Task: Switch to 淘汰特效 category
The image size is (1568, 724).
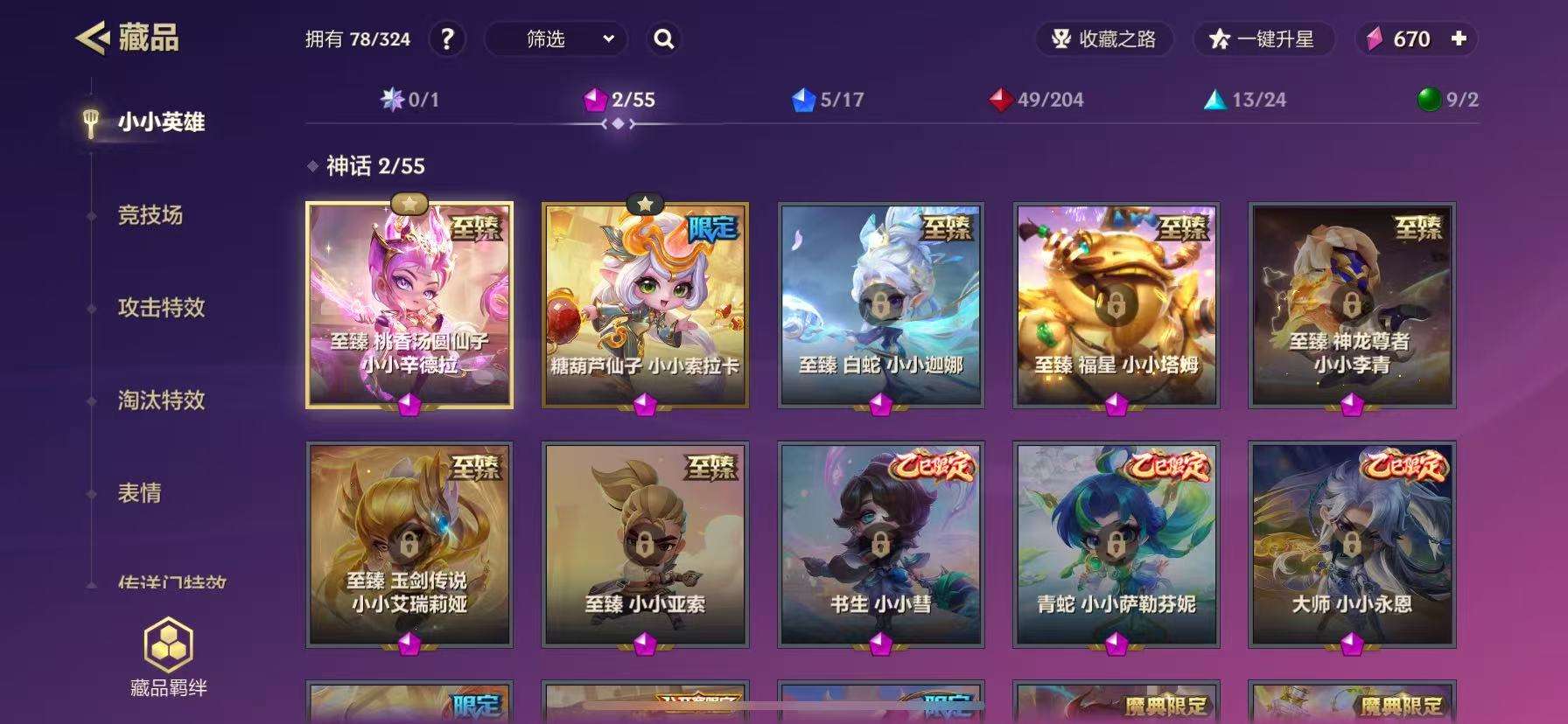Action: 161,400
